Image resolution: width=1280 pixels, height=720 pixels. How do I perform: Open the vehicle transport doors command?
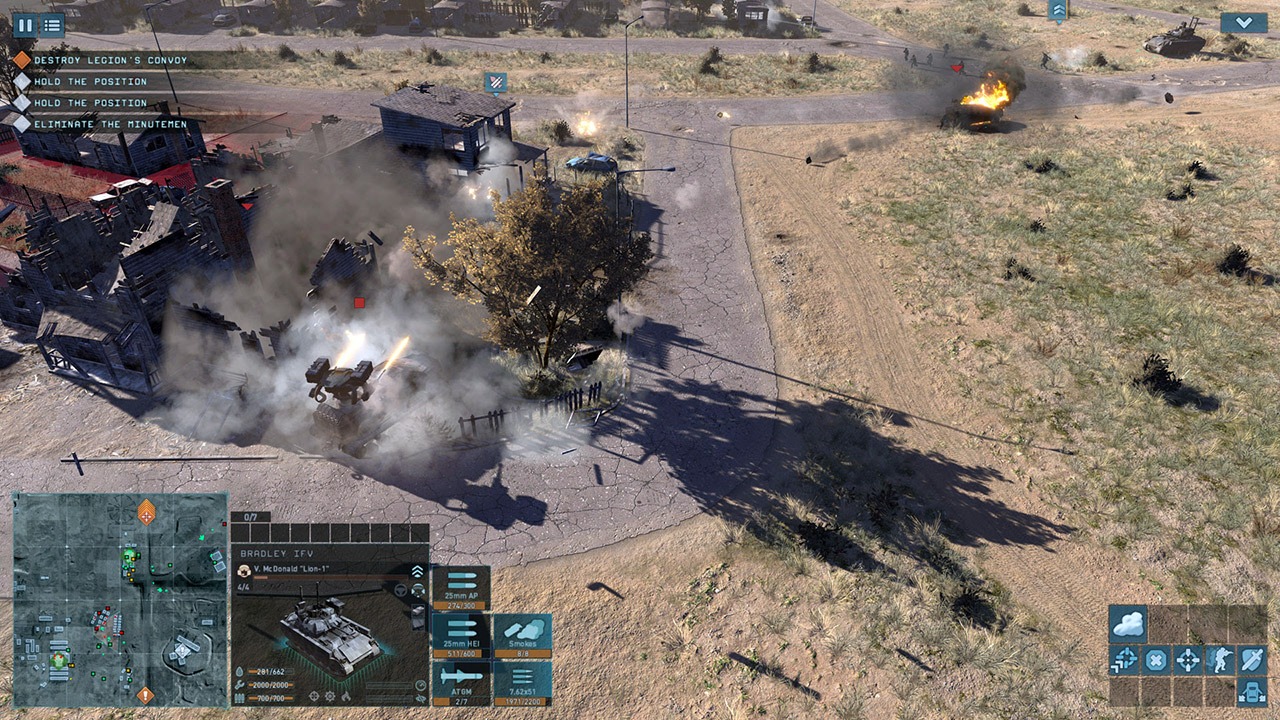[x=1253, y=692]
